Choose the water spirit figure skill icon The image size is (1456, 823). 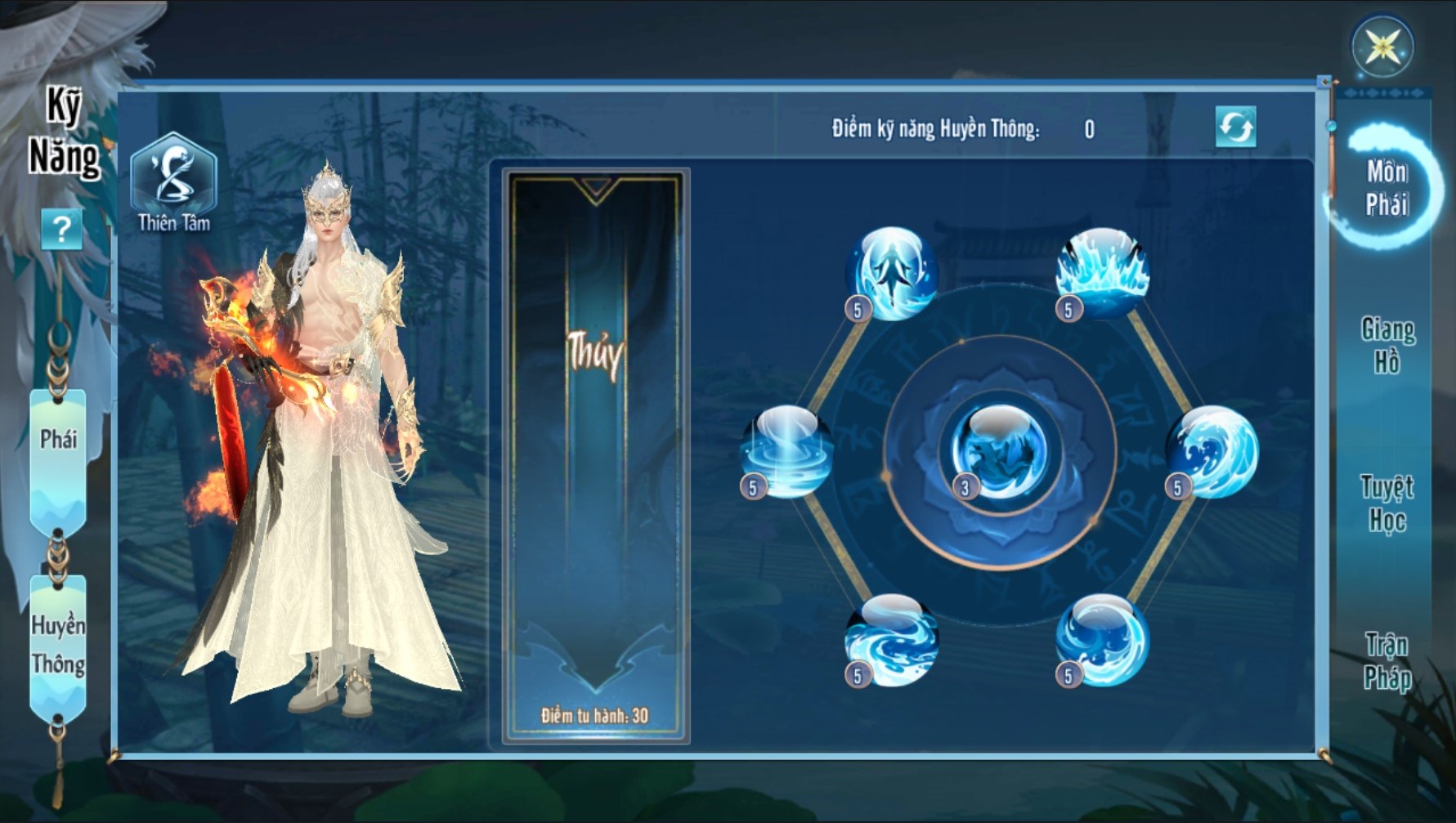pyautogui.click(x=891, y=273)
